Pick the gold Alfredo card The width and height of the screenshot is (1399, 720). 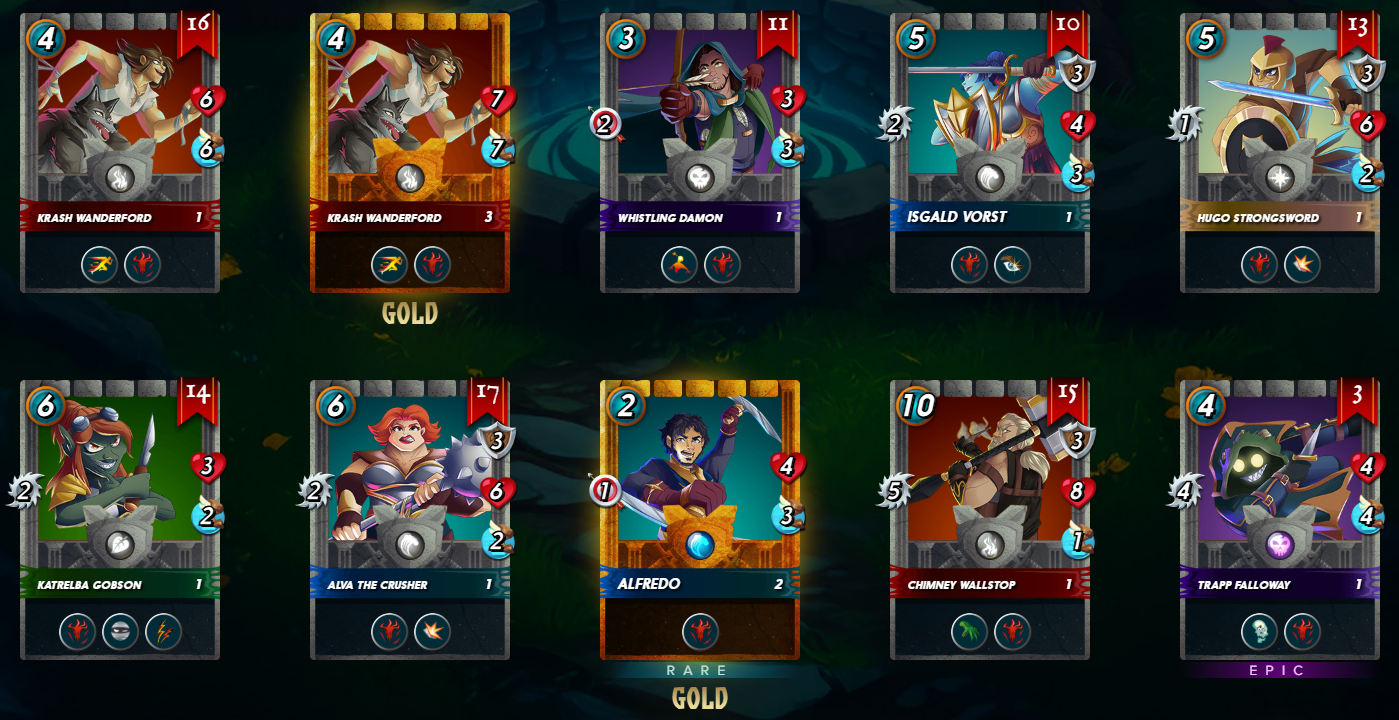(700, 490)
